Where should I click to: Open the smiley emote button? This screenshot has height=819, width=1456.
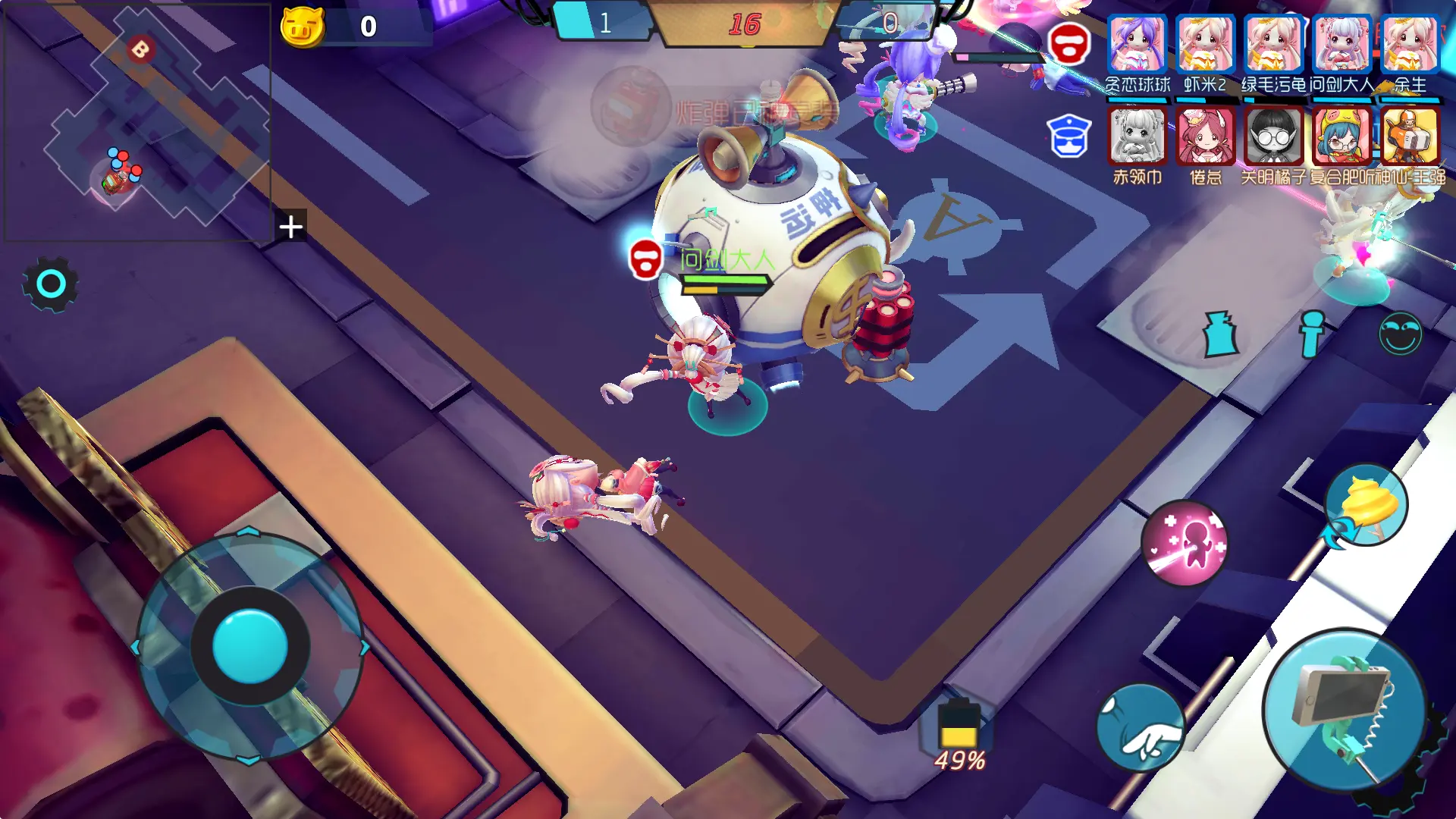click(1400, 333)
